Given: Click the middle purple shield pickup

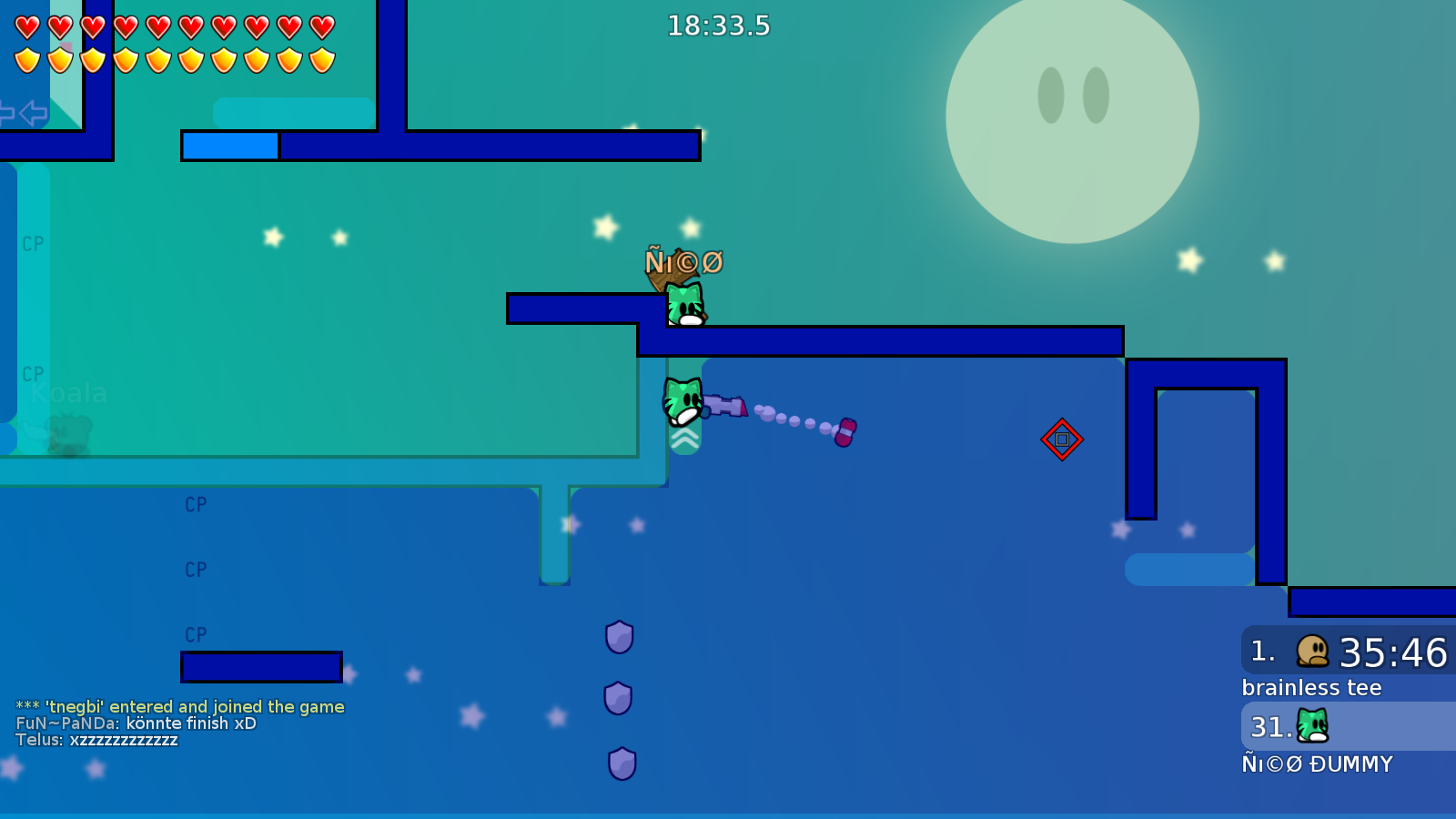Looking at the screenshot, I should point(619,699).
